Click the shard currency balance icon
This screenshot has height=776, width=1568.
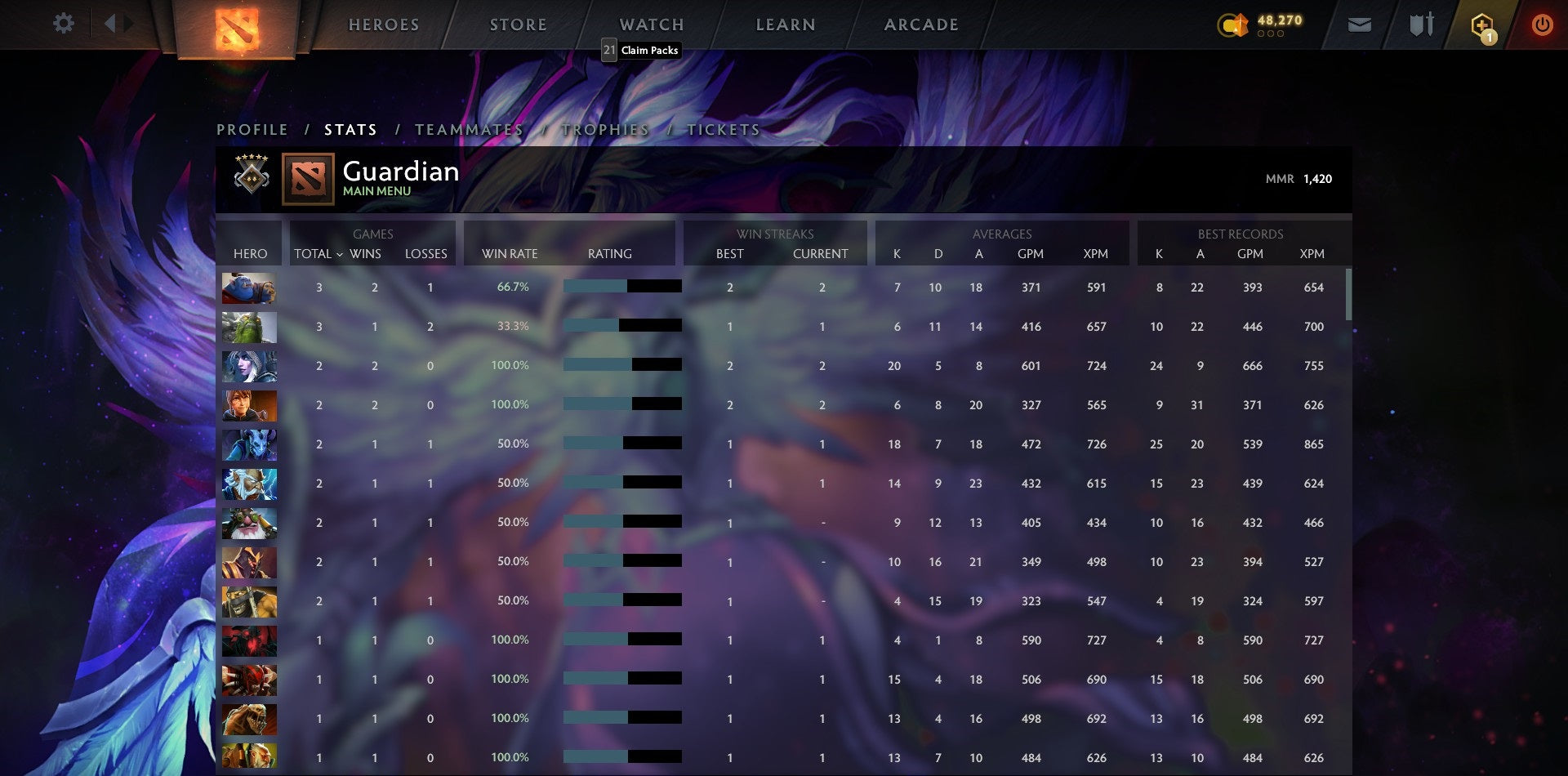point(1235,25)
